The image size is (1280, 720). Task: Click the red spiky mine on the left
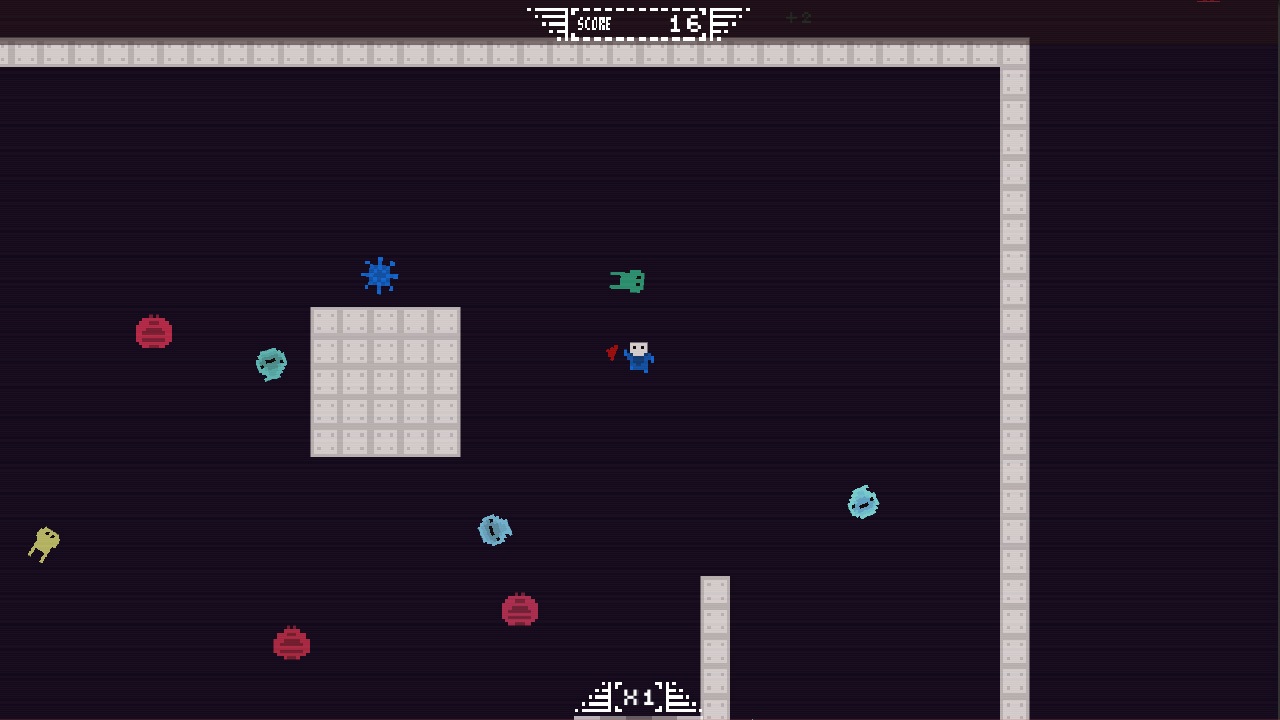click(x=154, y=332)
